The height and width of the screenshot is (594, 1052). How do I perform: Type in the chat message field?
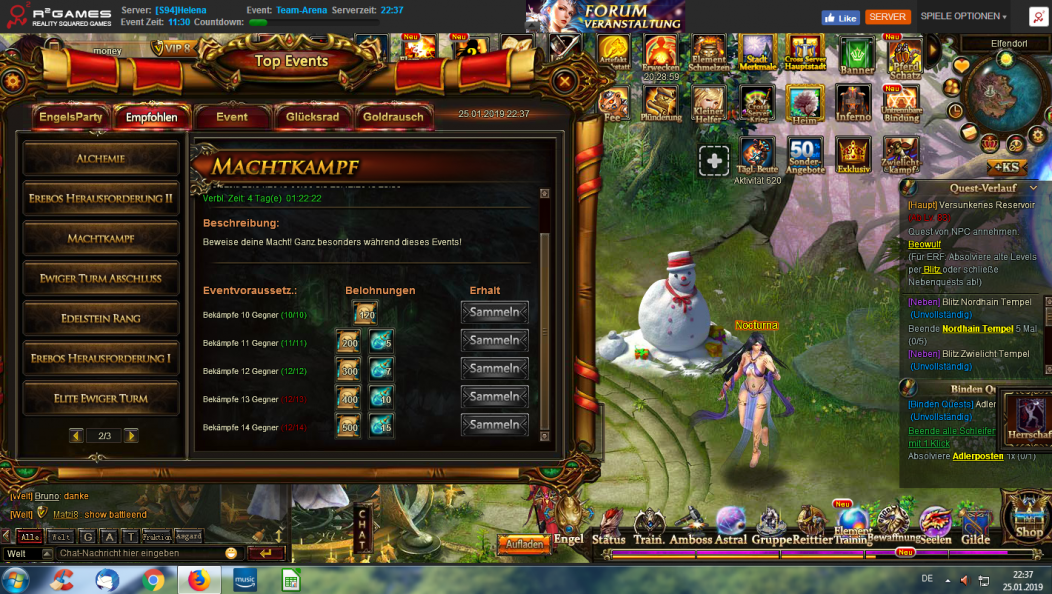coord(140,553)
